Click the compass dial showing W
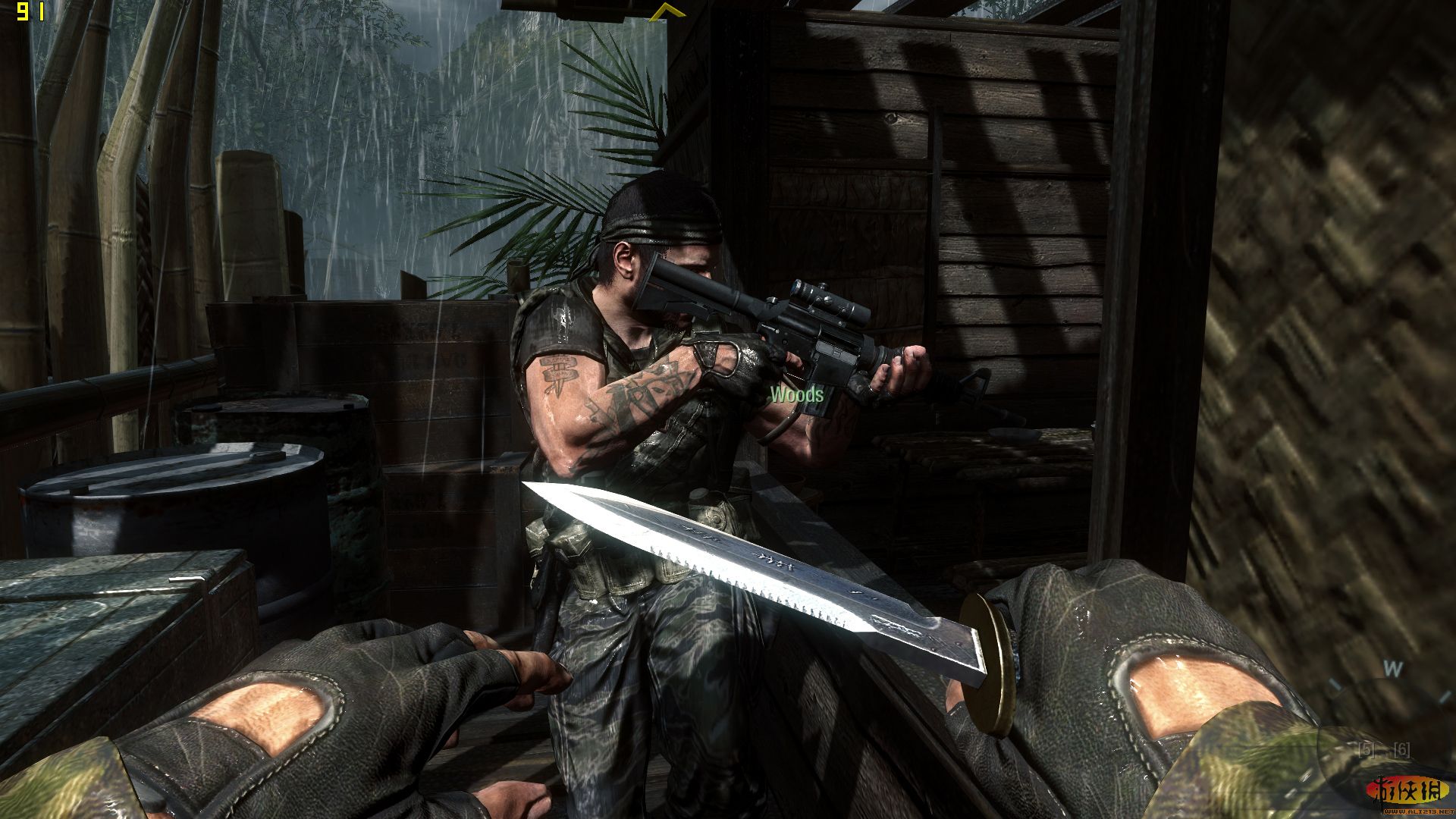The width and height of the screenshot is (1456, 819). point(1392,670)
